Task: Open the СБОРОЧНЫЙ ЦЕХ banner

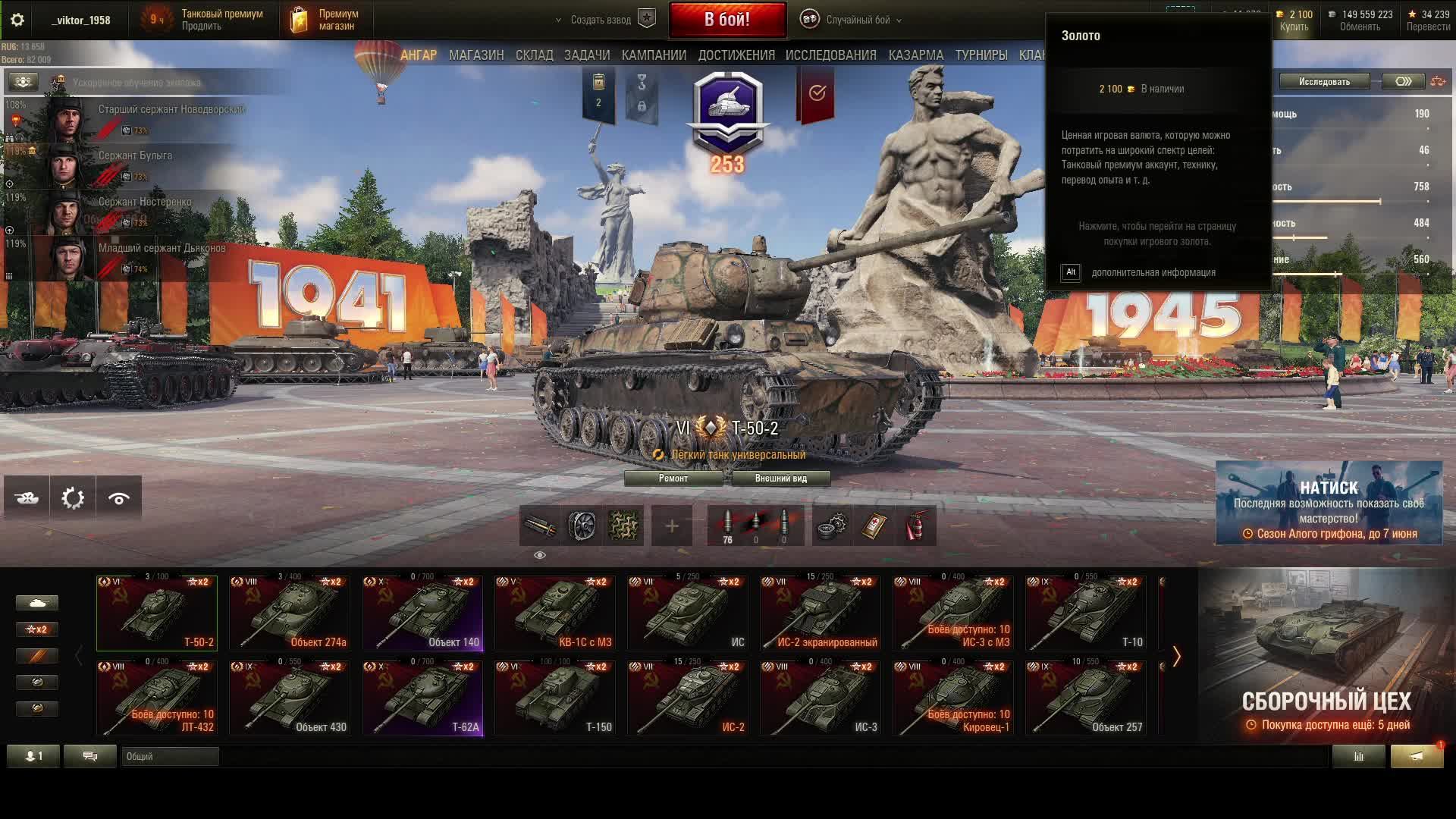Action: point(1326,656)
